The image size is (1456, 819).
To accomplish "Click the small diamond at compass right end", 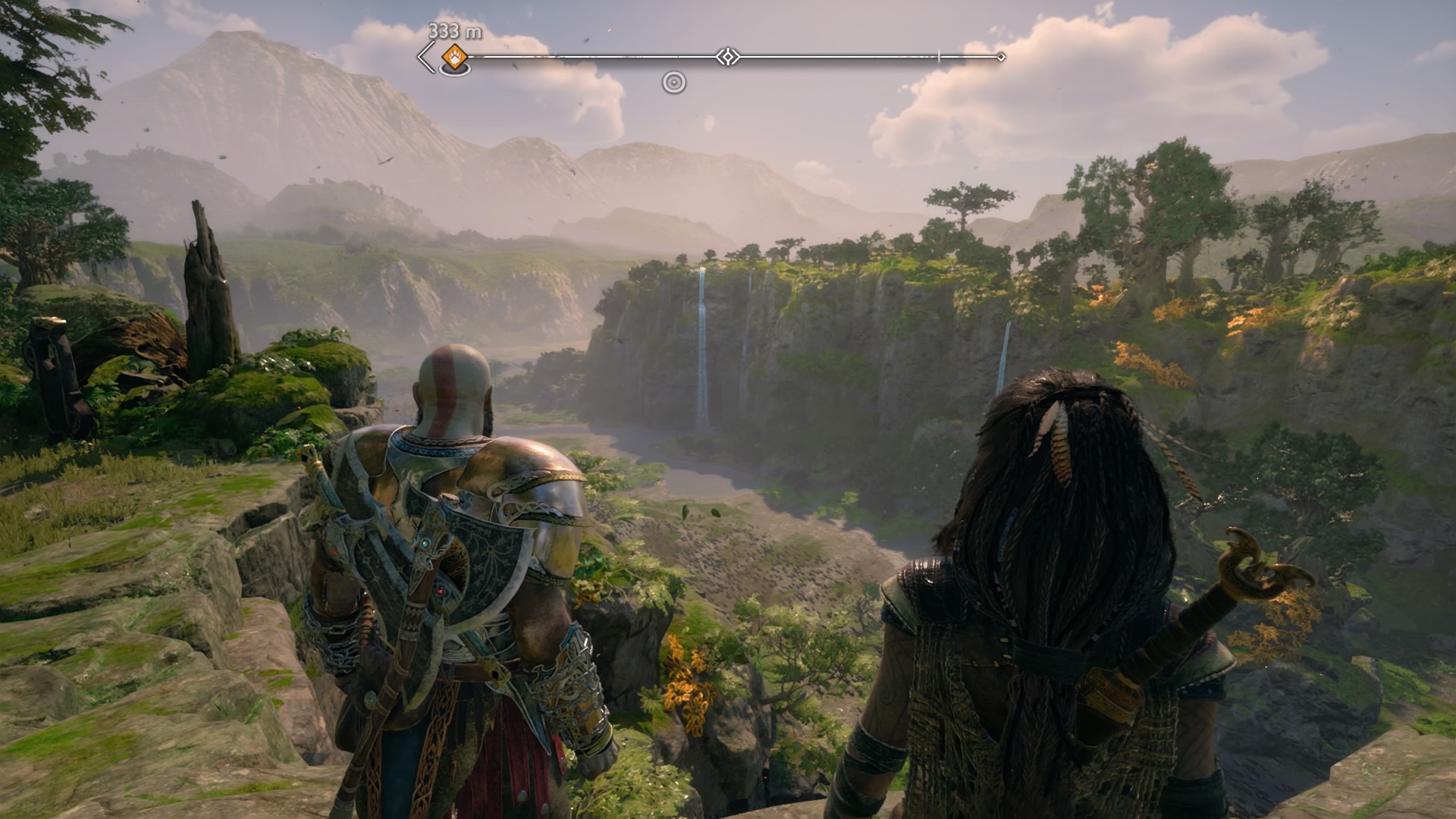I will (x=1001, y=57).
